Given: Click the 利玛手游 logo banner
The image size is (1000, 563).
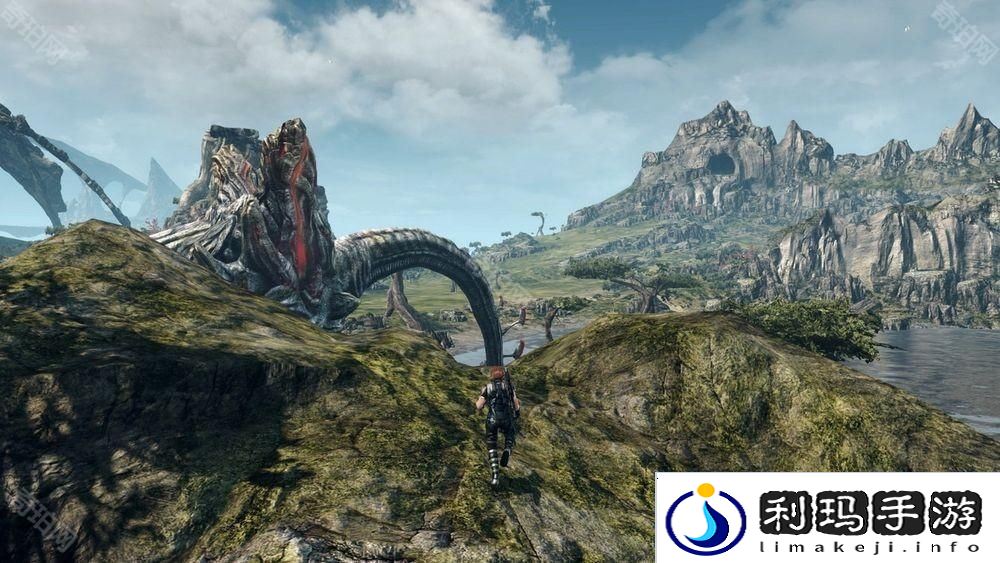Looking at the screenshot, I should tap(827, 518).
